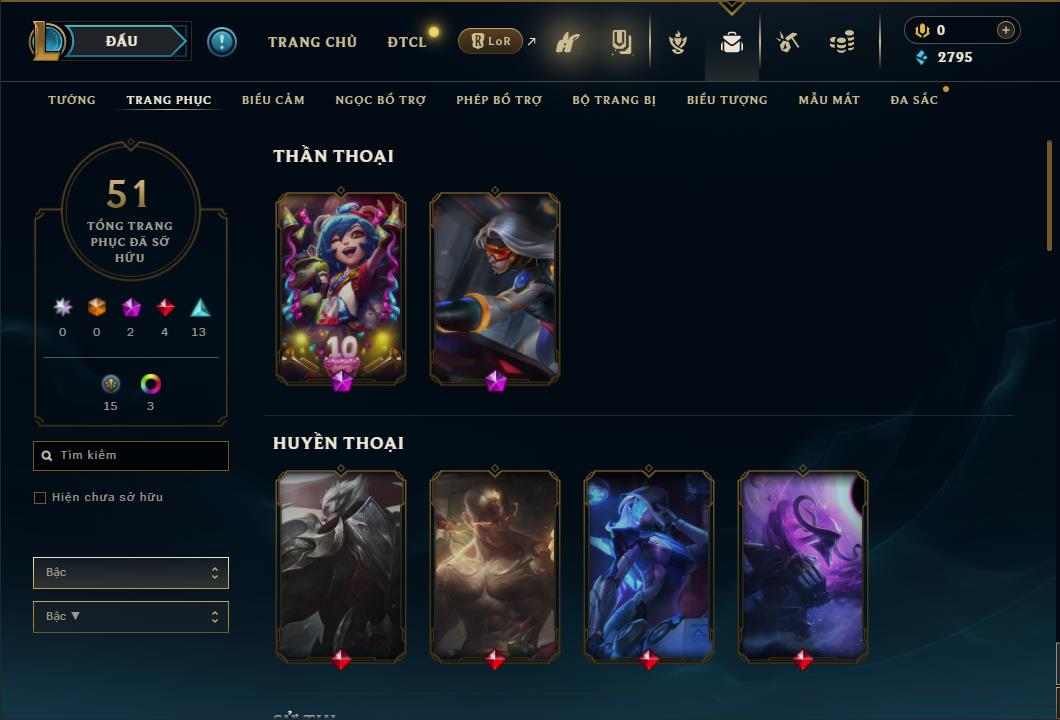Open the MẪU MẮT tab
The width and height of the screenshot is (1060, 720).
pyautogui.click(x=829, y=100)
